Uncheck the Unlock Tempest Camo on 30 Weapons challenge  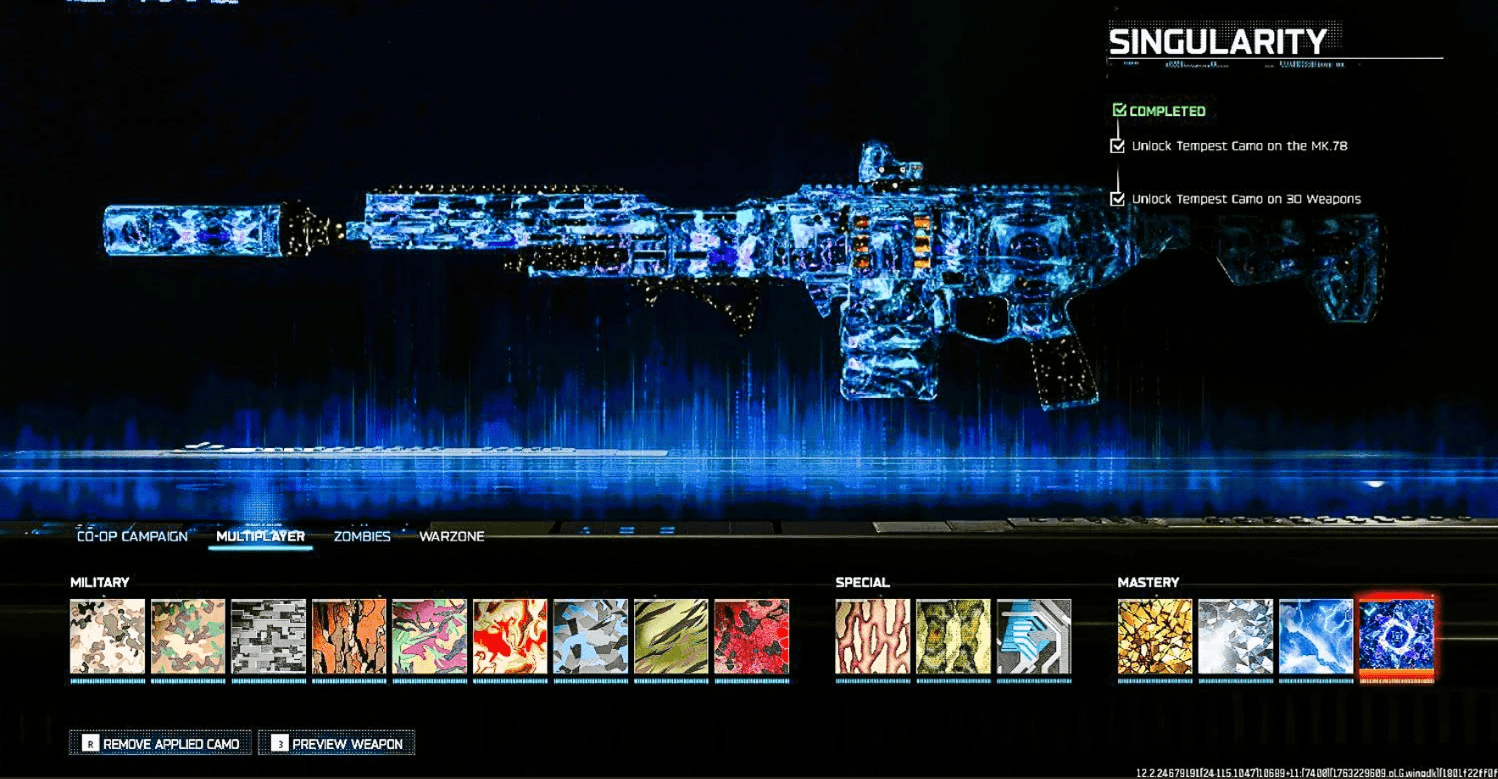pyautogui.click(x=1117, y=198)
